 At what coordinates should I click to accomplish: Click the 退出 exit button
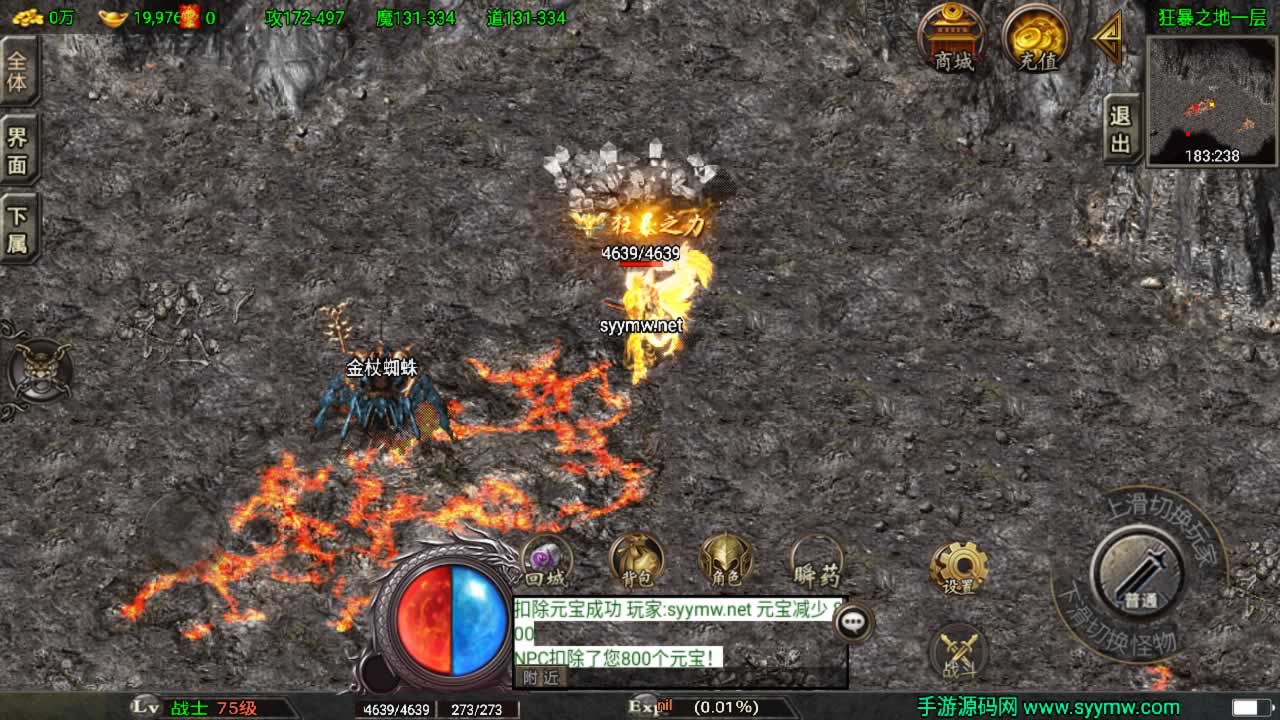pos(1121,130)
